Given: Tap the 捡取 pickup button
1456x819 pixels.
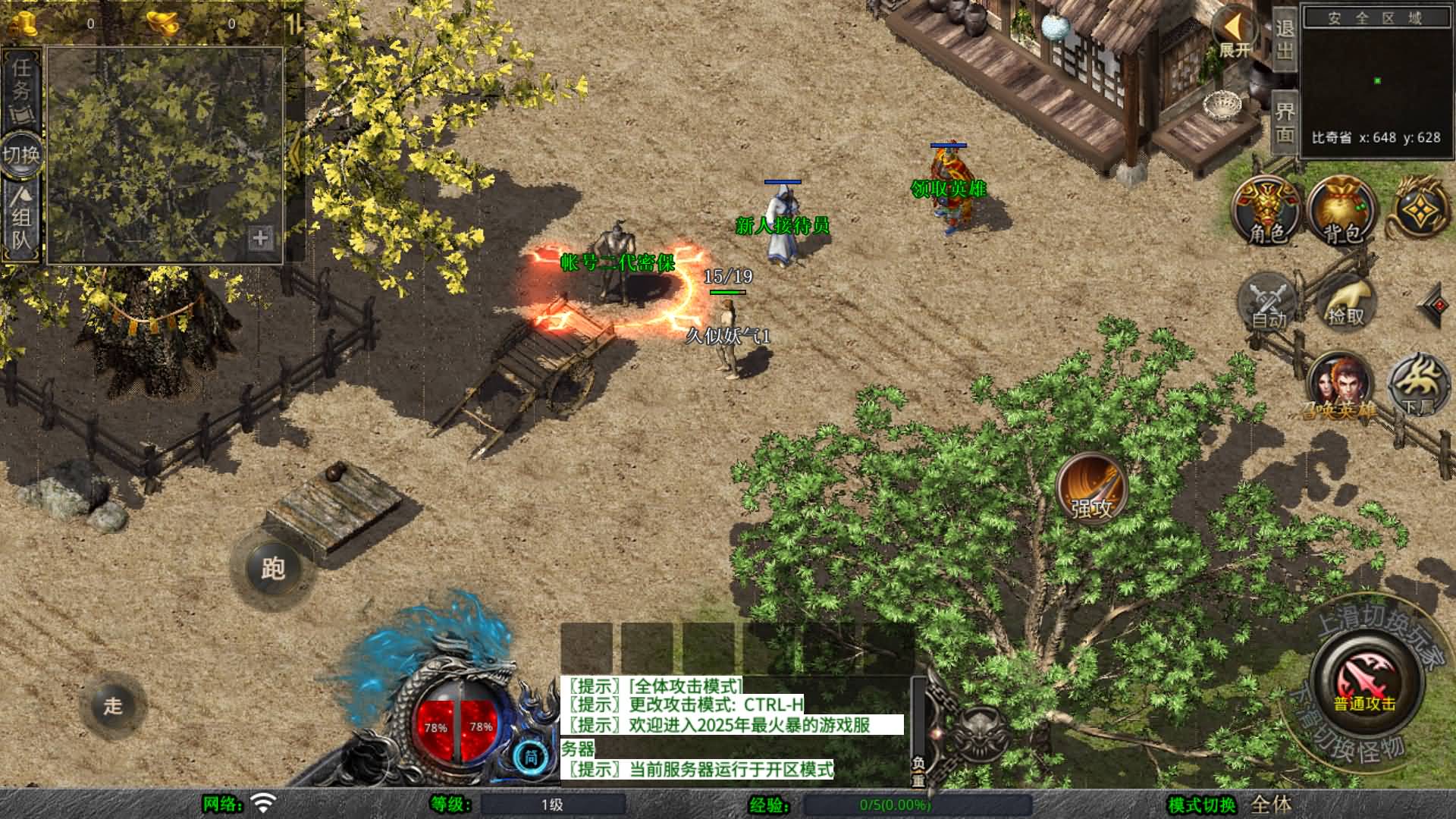Looking at the screenshot, I should click(1346, 303).
